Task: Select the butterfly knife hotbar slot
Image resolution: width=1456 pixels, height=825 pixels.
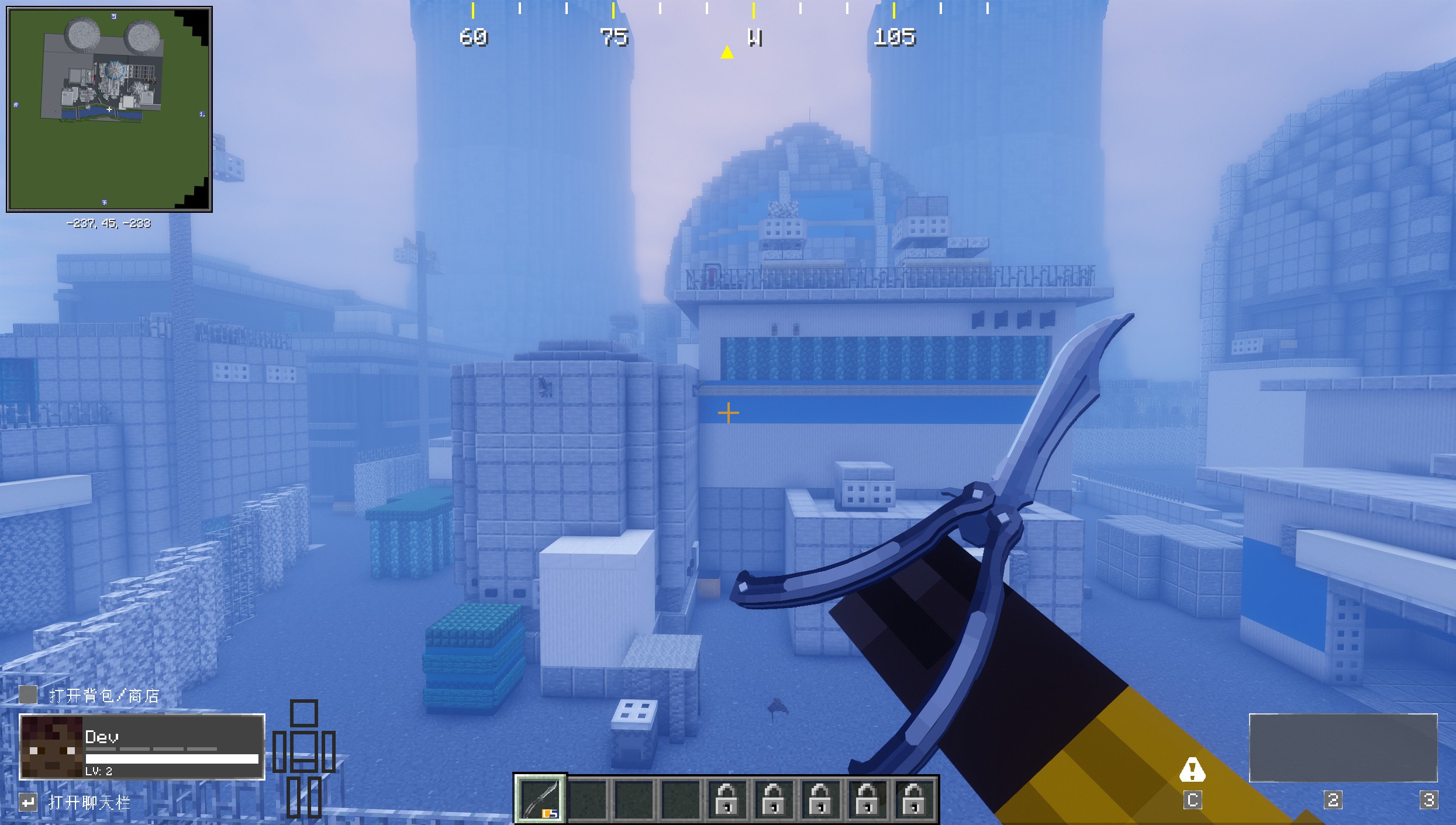Action: pos(540,799)
